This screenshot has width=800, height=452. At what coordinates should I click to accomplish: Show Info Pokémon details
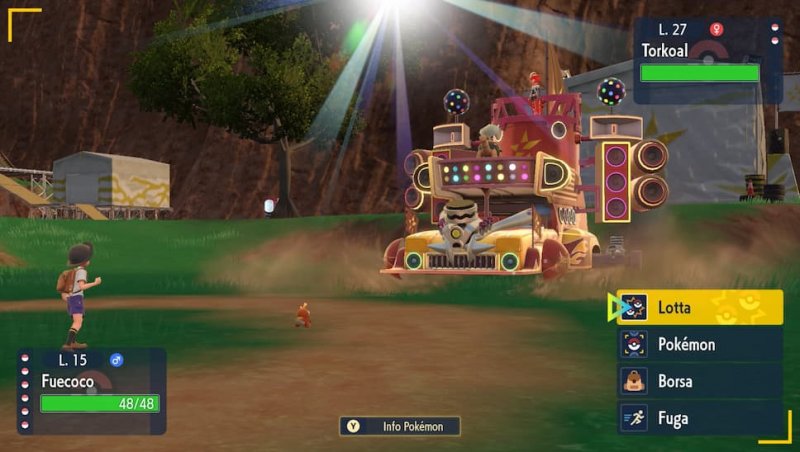400,426
